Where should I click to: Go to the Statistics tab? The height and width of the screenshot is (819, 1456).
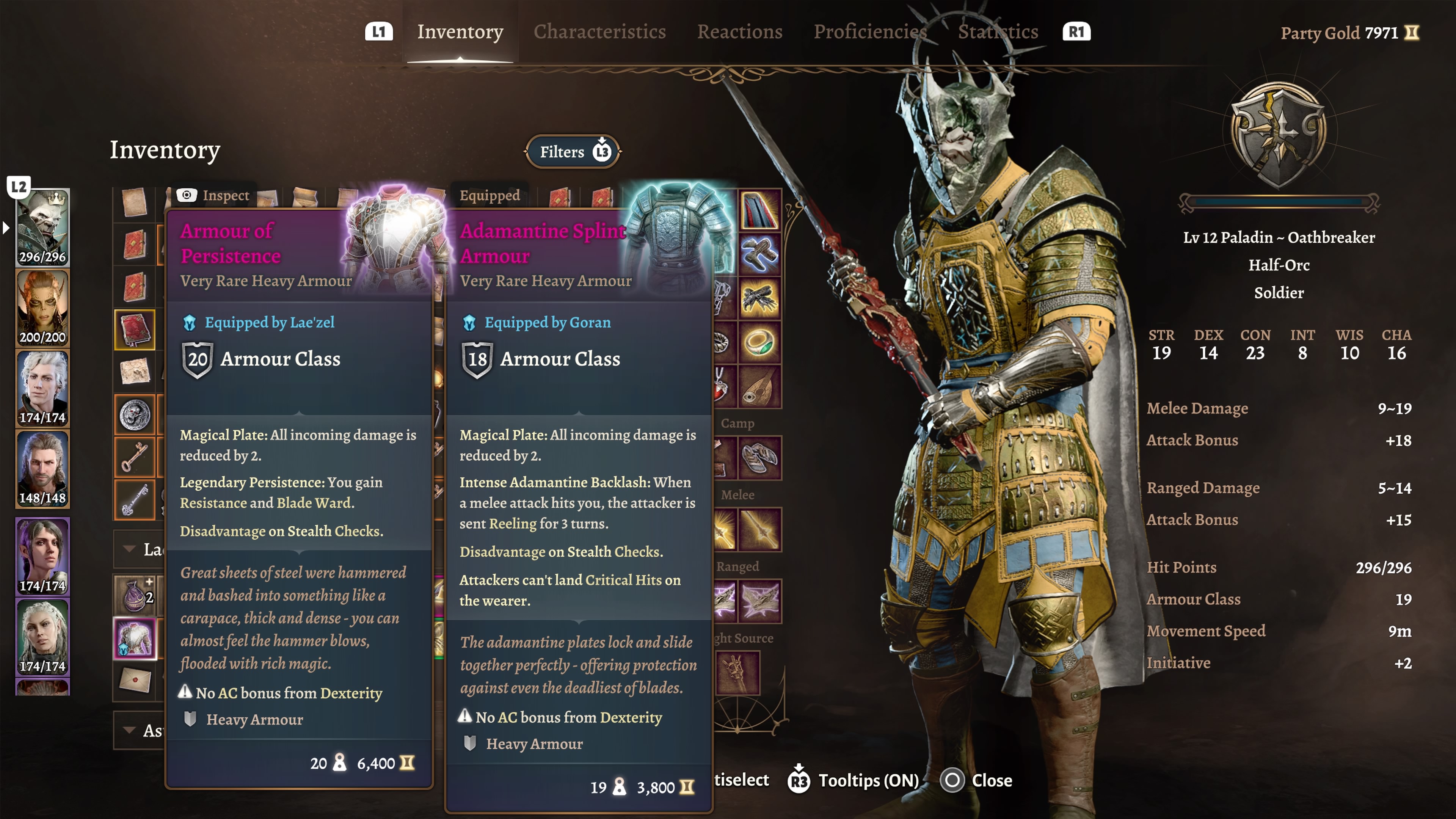[998, 31]
